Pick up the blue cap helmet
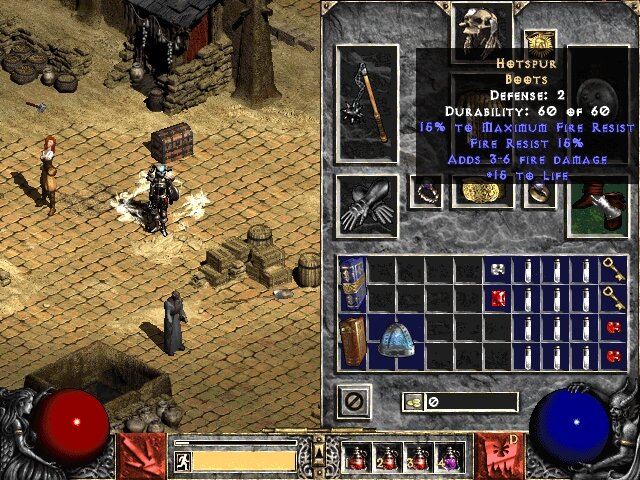 point(396,342)
